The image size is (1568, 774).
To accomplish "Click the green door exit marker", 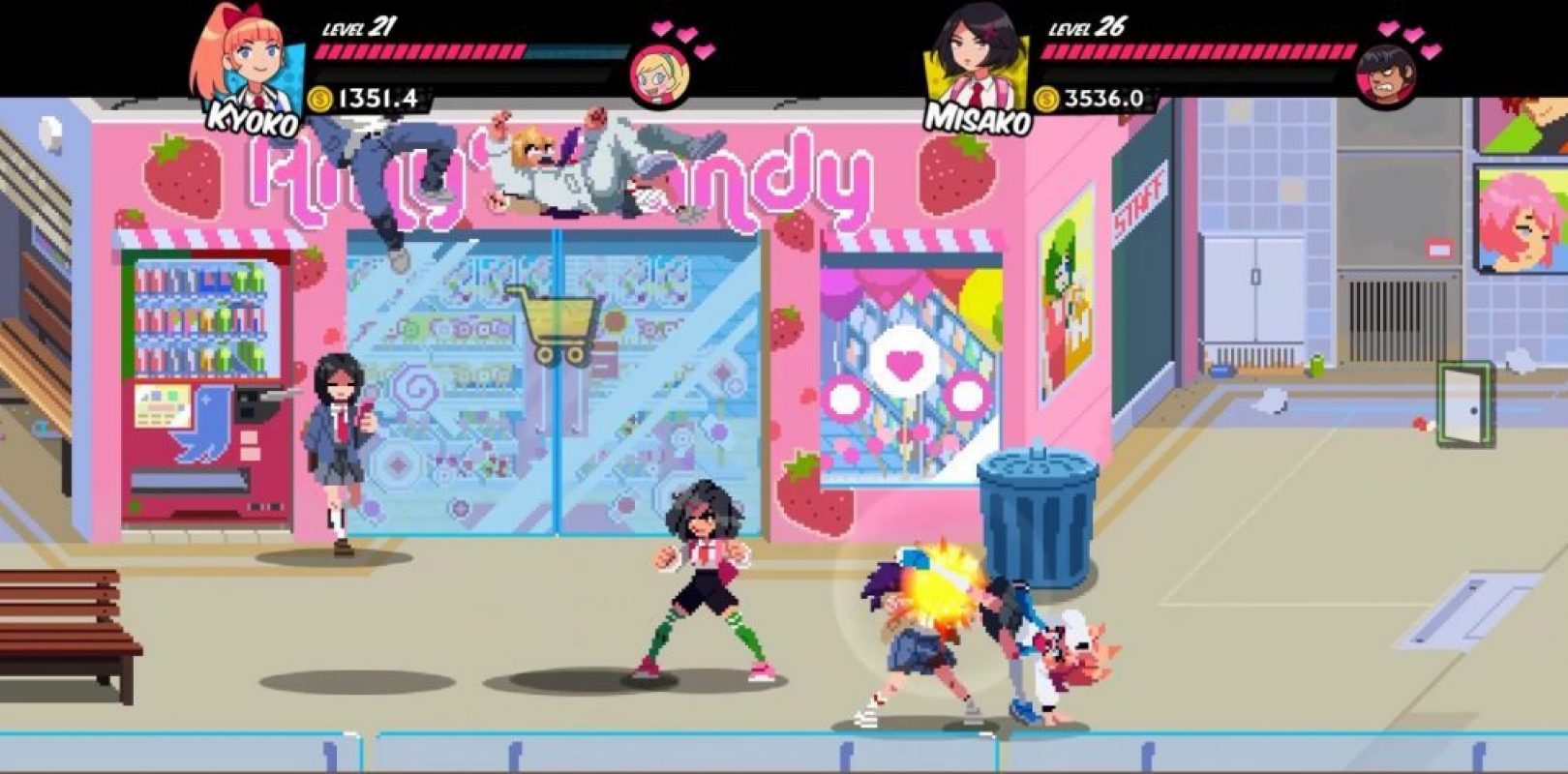I will pos(1462,405).
